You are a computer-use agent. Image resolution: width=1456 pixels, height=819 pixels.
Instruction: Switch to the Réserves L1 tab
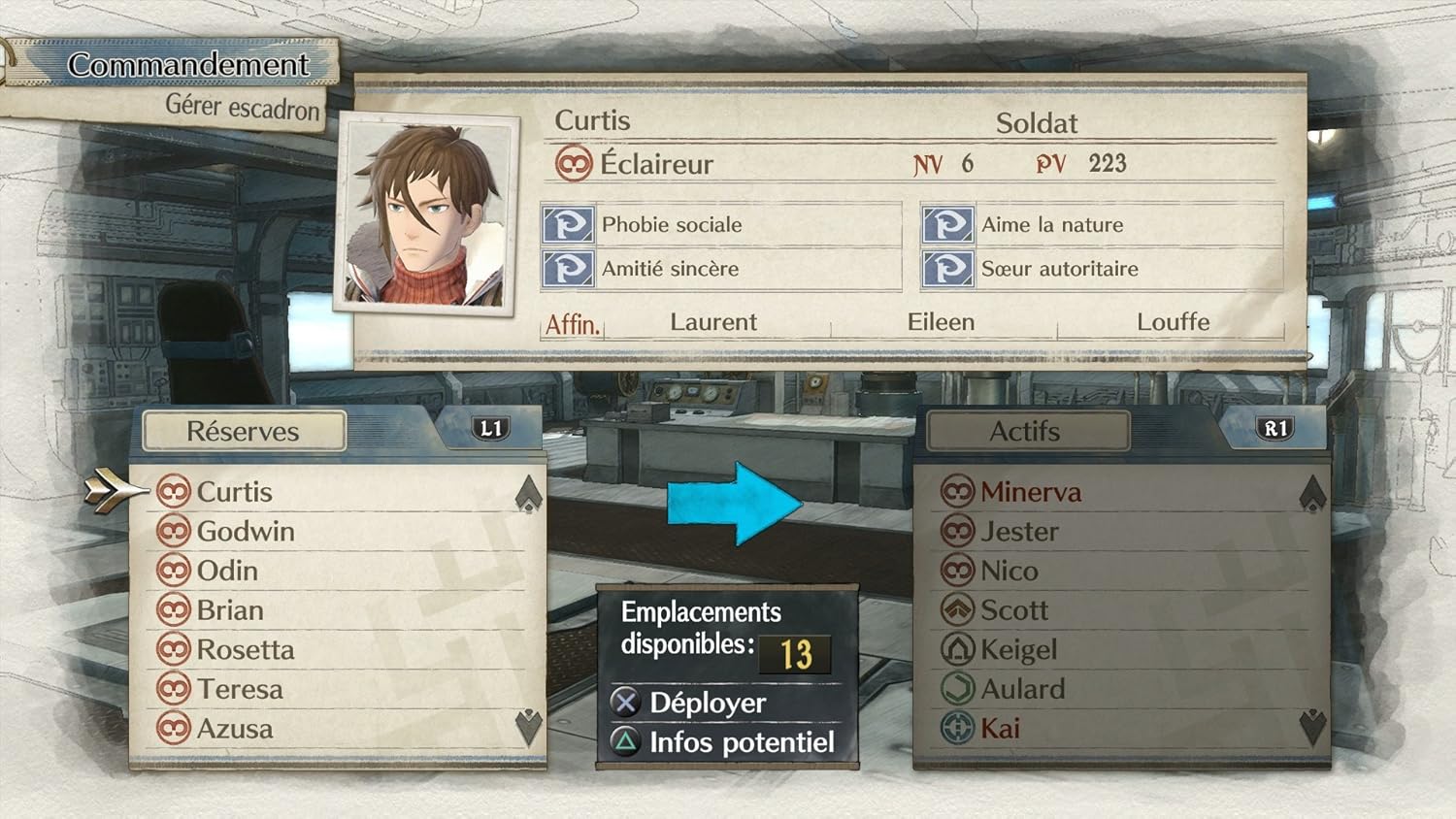[489, 427]
